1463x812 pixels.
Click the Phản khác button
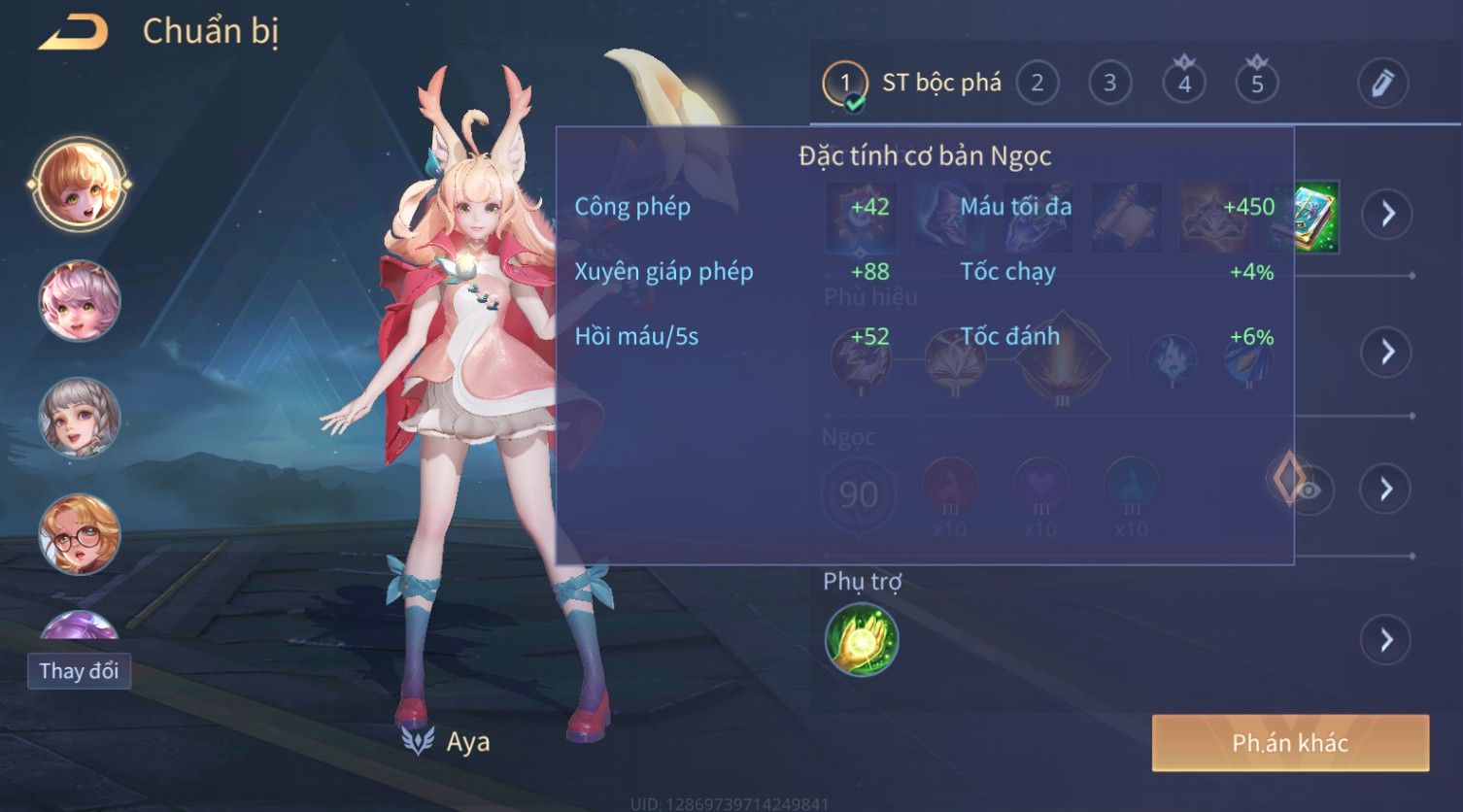tap(1290, 743)
